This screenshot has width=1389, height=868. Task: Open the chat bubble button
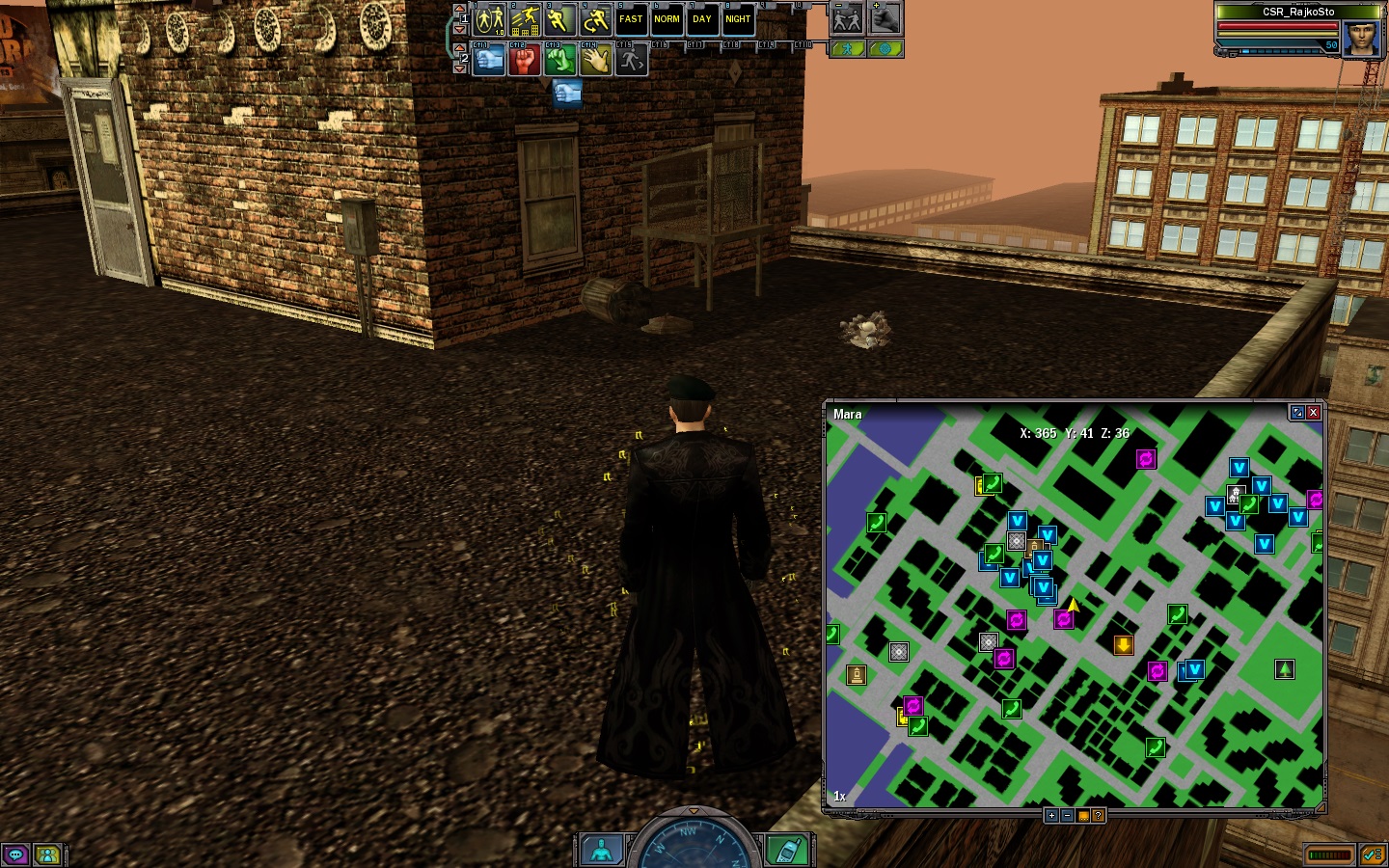(x=15, y=854)
